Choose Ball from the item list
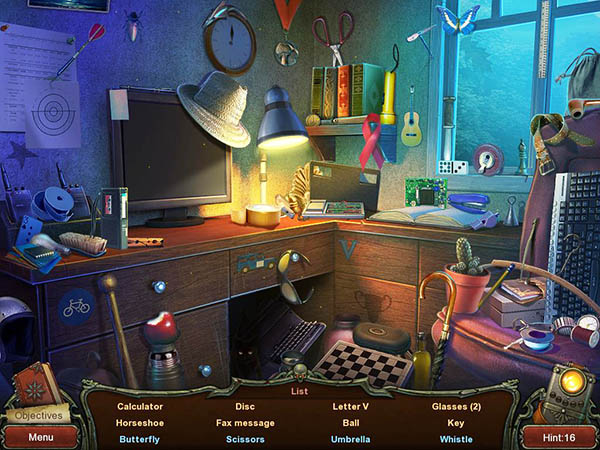The height and width of the screenshot is (450, 600). coord(350,423)
